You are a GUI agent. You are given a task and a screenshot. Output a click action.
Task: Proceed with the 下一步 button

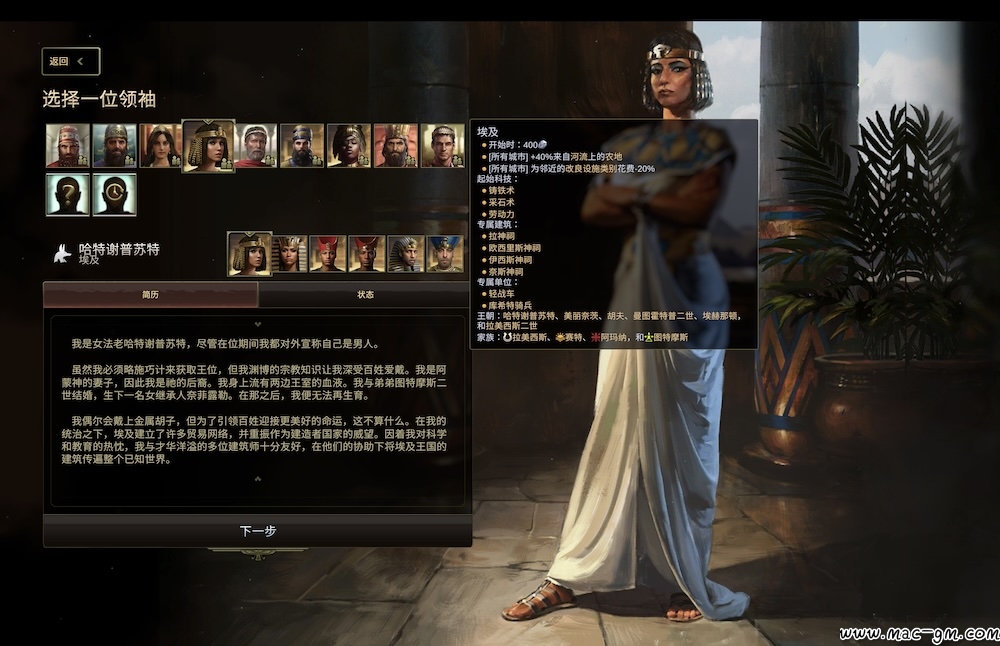click(257, 531)
